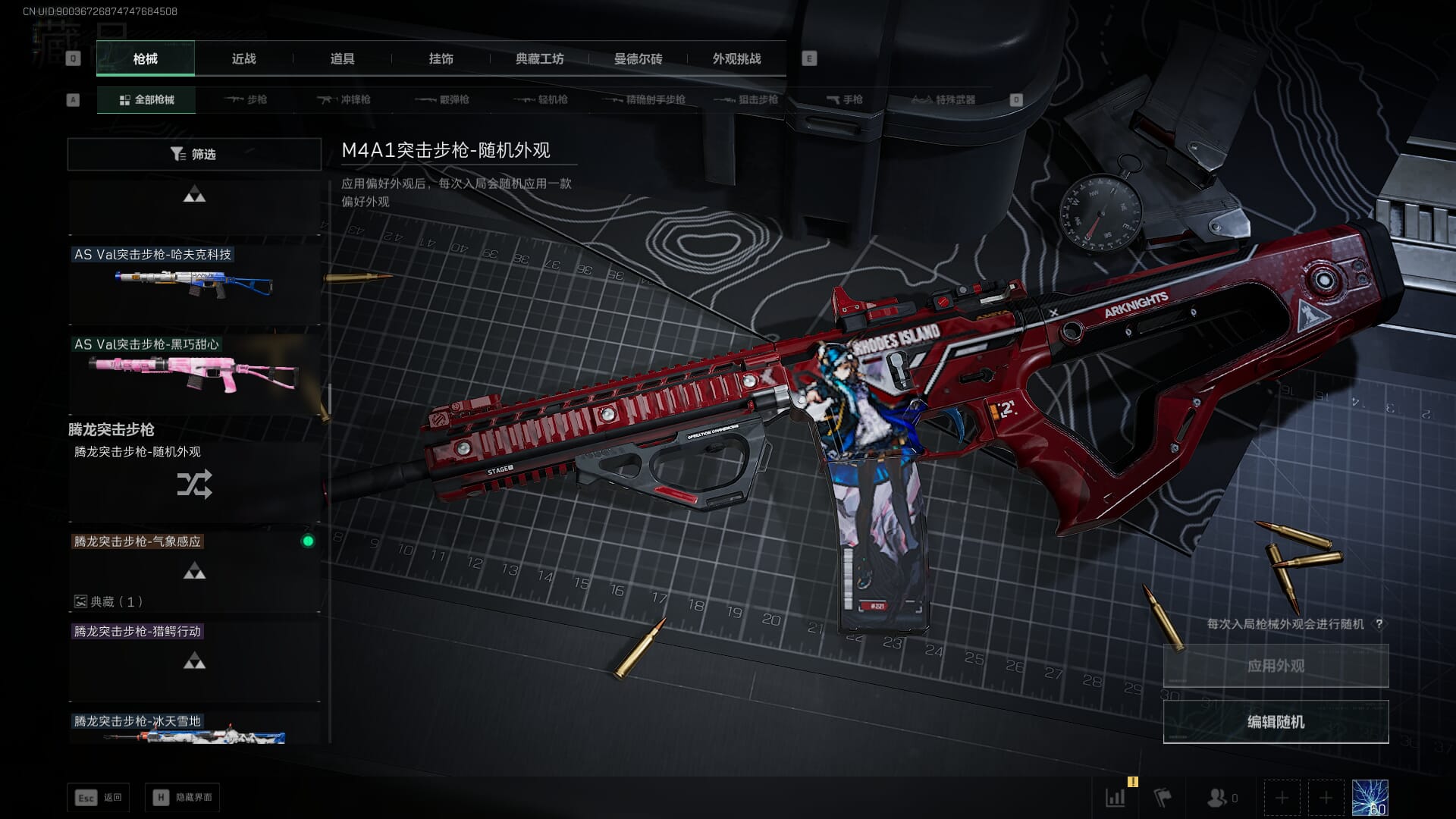
Task: Show the 手枪 pistol category
Action: 844,100
